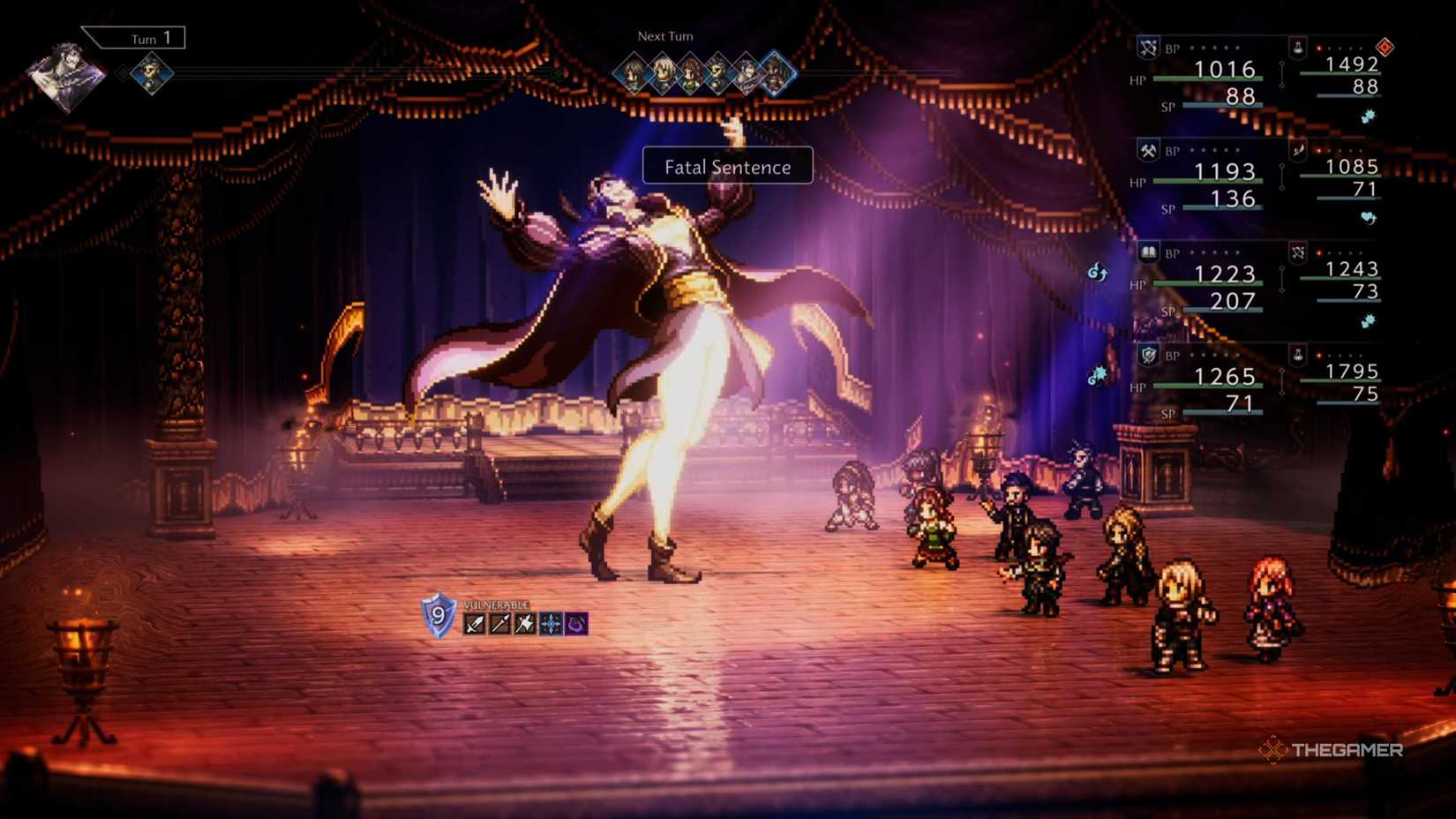This screenshot has height=819, width=1456.
Task: Select the first portrait in the Next Turn order
Action: (631, 72)
